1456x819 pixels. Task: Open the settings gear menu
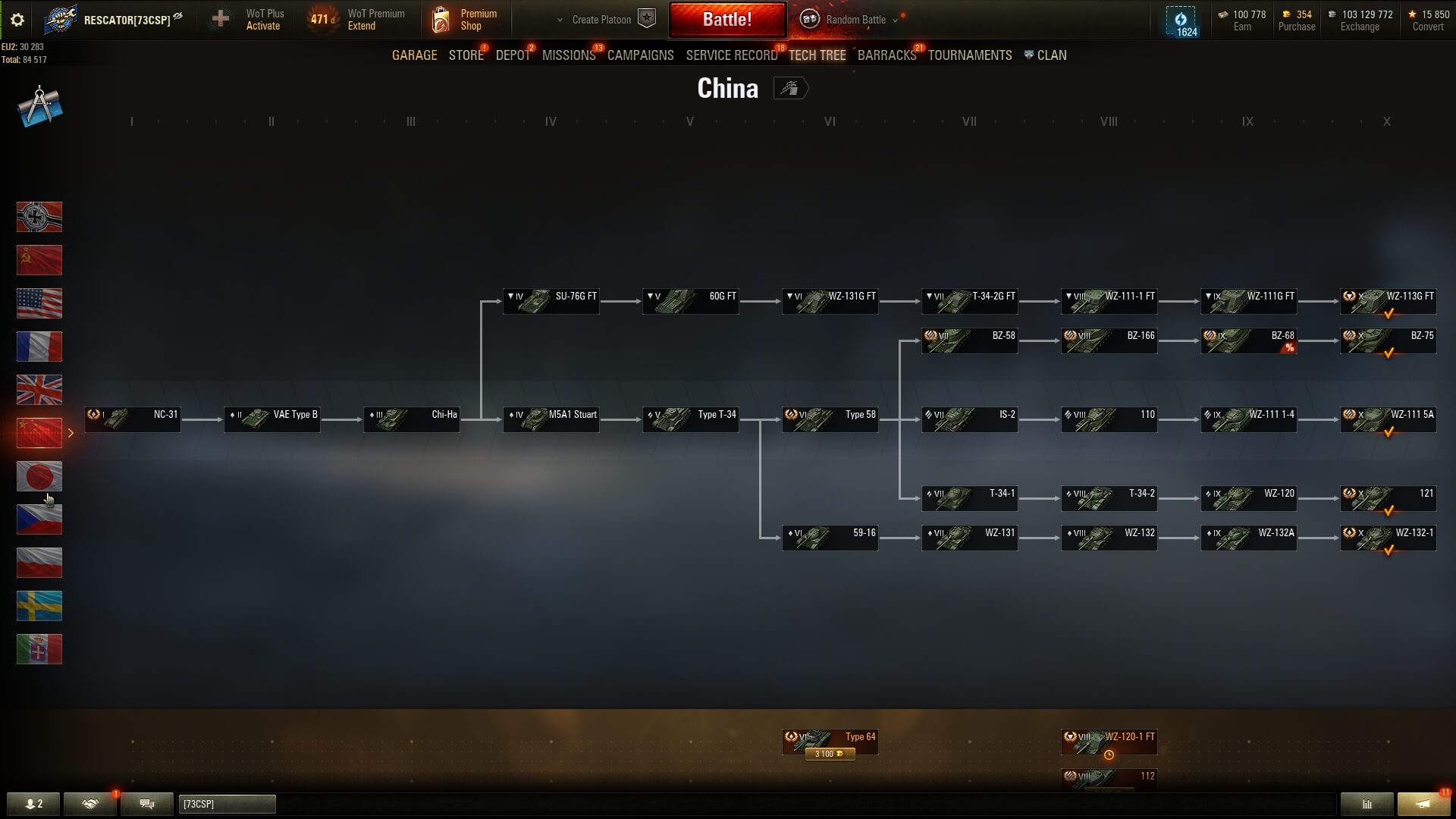[17, 20]
